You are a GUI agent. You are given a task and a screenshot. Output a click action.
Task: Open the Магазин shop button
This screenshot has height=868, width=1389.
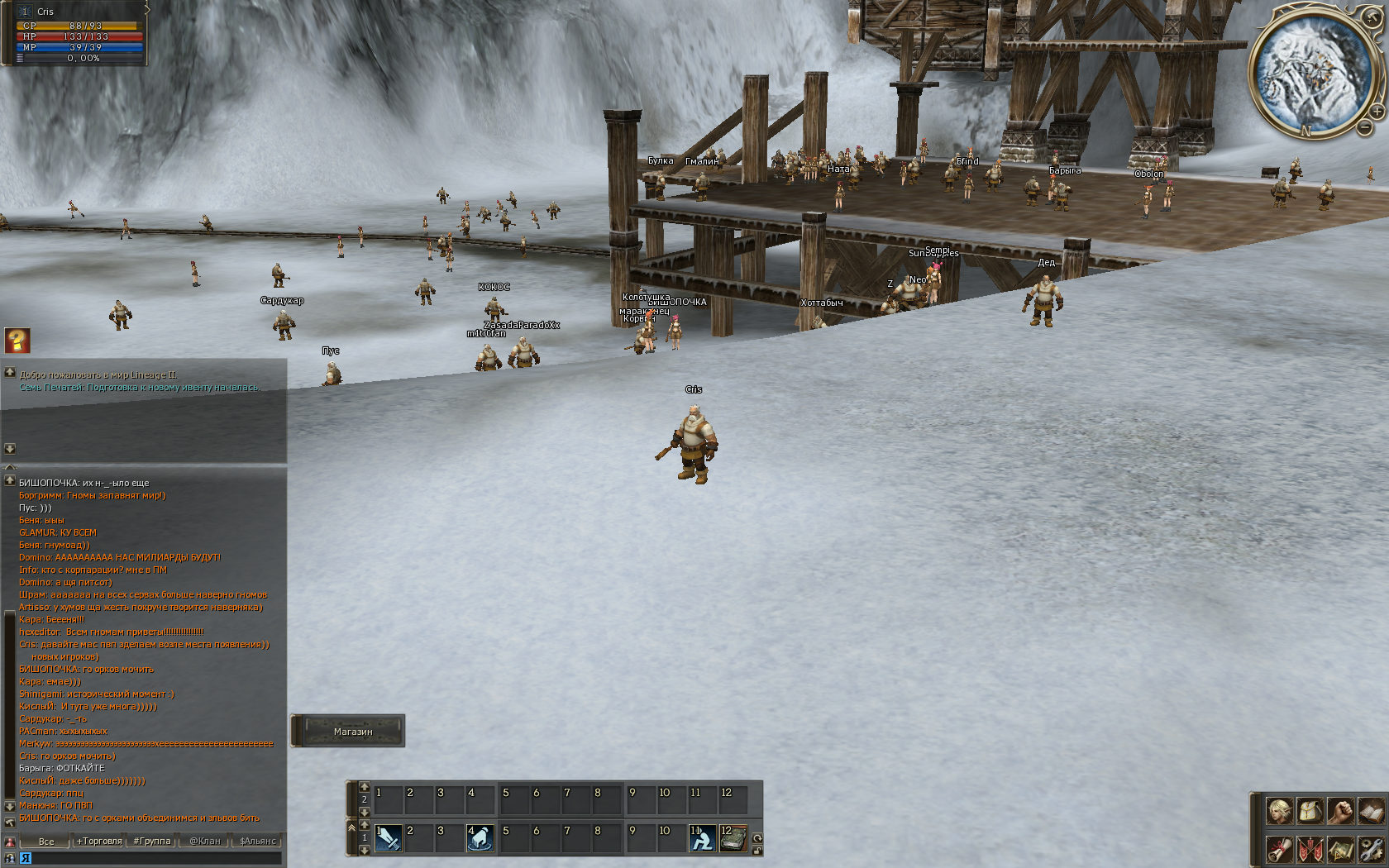pos(352,732)
